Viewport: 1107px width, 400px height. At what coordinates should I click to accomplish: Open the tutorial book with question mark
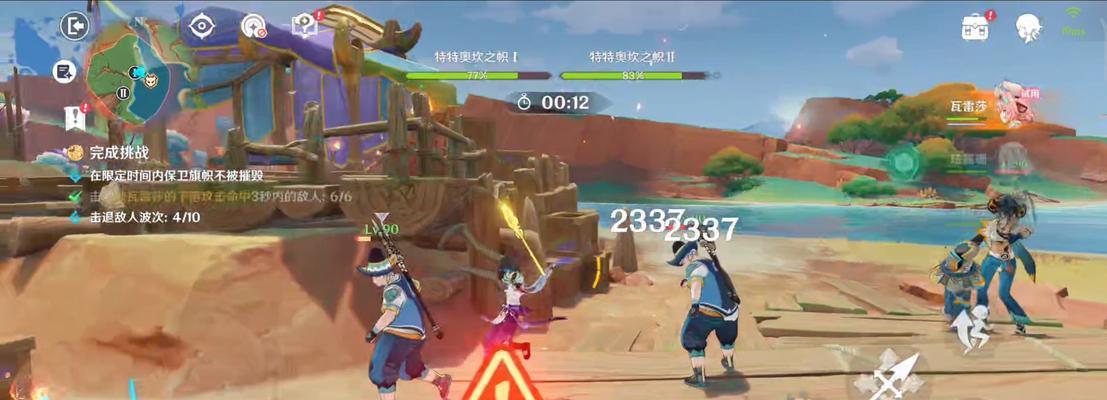tap(303, 26)
